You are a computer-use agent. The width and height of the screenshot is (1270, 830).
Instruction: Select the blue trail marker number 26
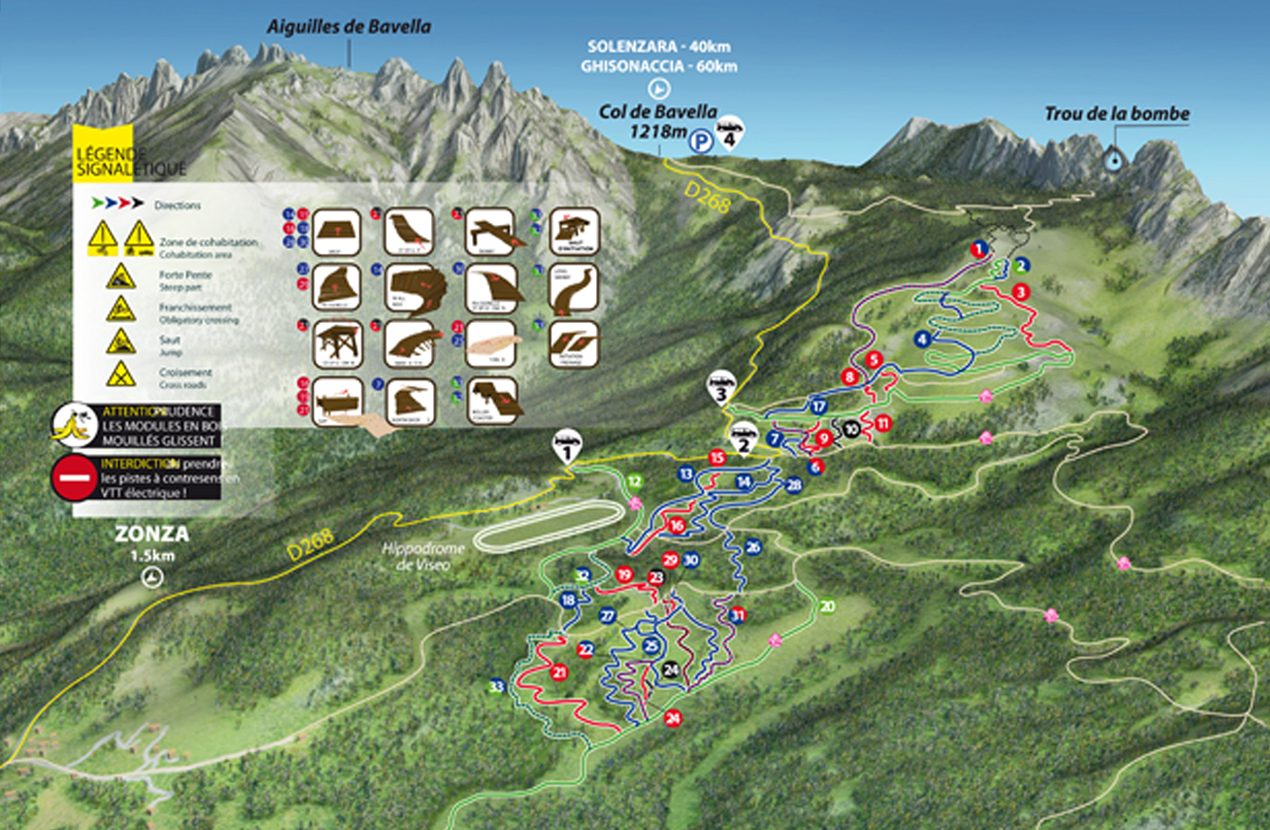coord(753,547)
